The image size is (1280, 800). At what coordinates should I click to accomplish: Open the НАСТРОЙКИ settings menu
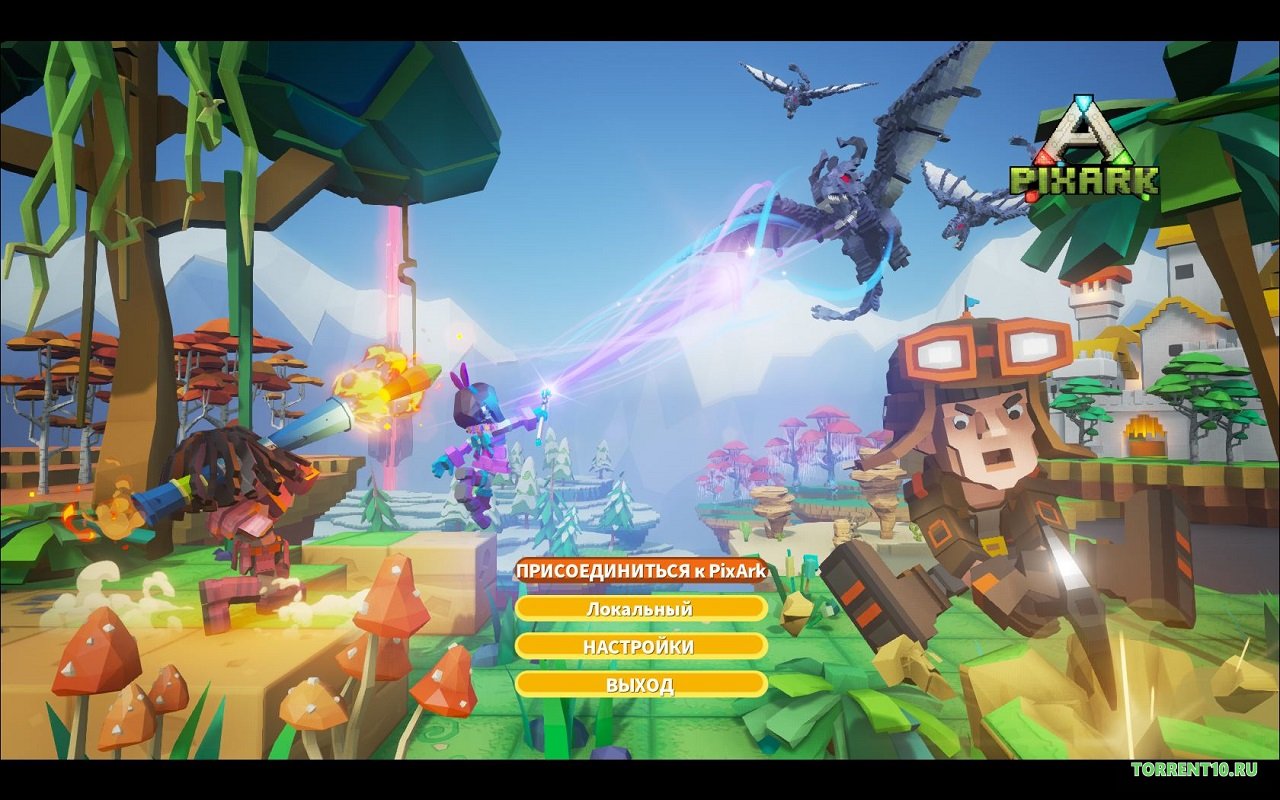tap(640, 646)
